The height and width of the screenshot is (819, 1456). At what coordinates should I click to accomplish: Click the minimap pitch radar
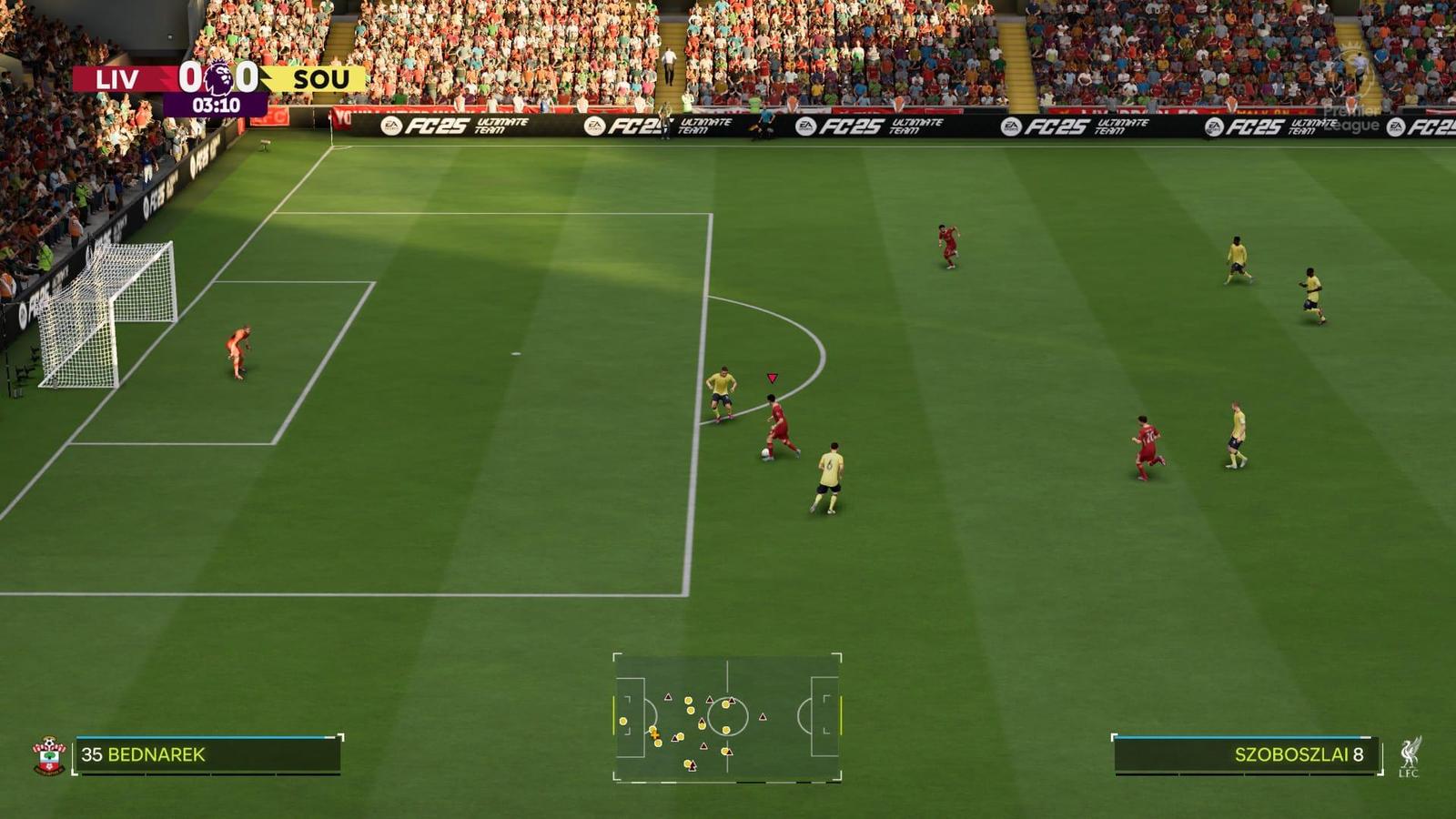(x=729, y=718)
